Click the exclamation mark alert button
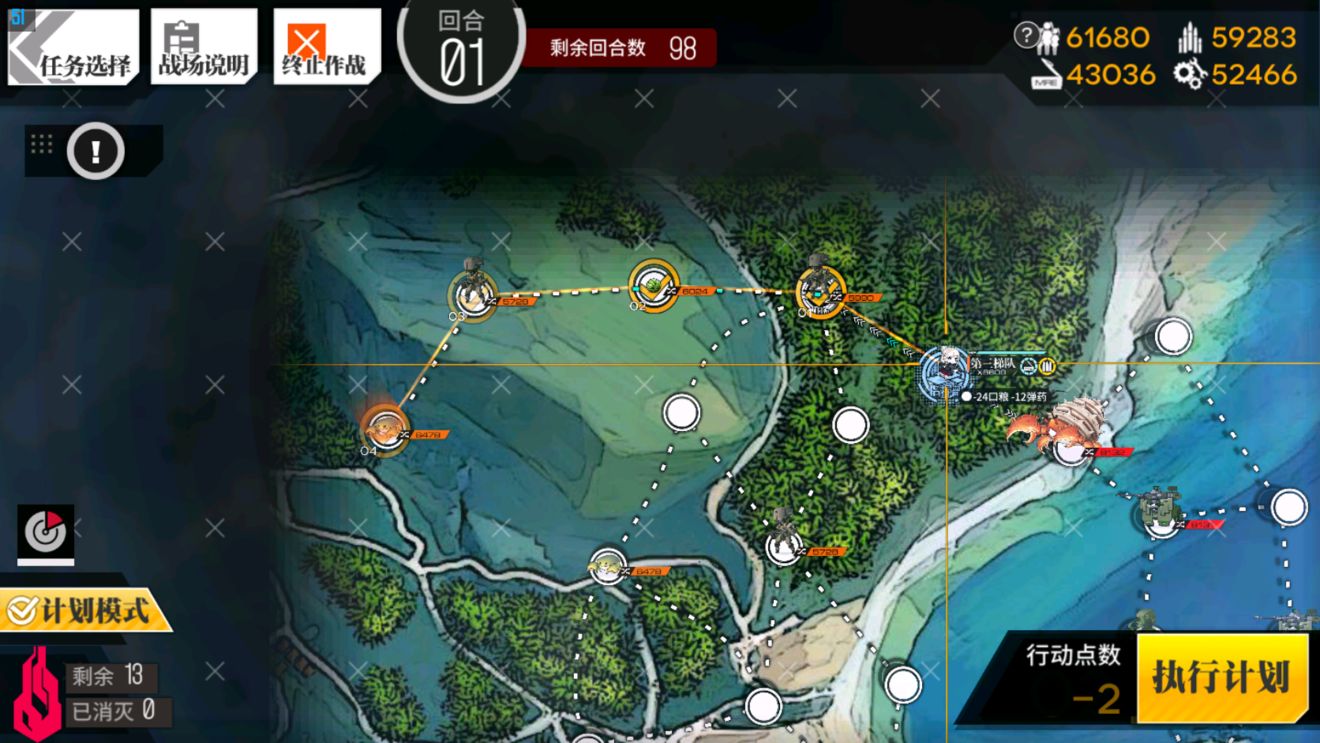Viewport: 1320px width, 743px height. (96, 152)
